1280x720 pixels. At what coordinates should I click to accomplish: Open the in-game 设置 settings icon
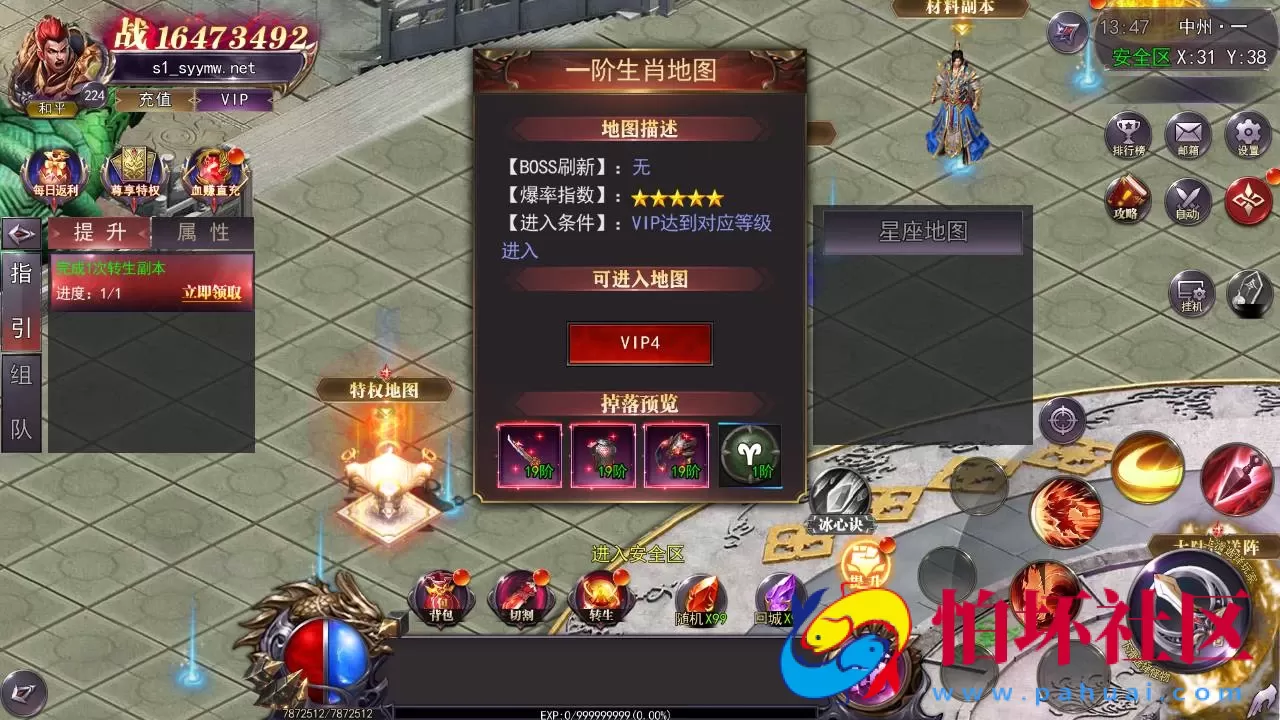[x=1246, y=134]
